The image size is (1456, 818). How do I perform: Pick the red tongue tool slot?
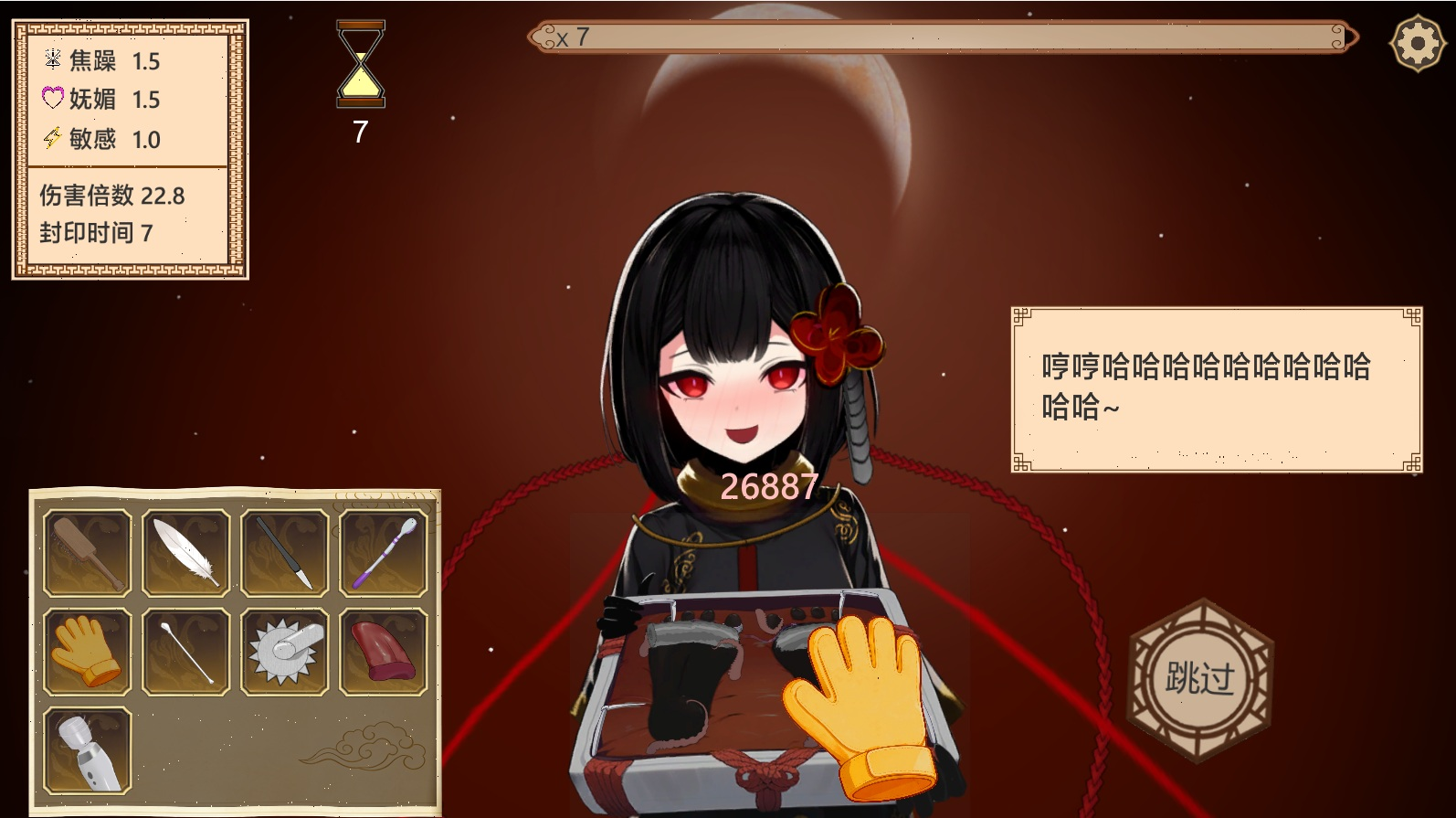pos(384,652)
